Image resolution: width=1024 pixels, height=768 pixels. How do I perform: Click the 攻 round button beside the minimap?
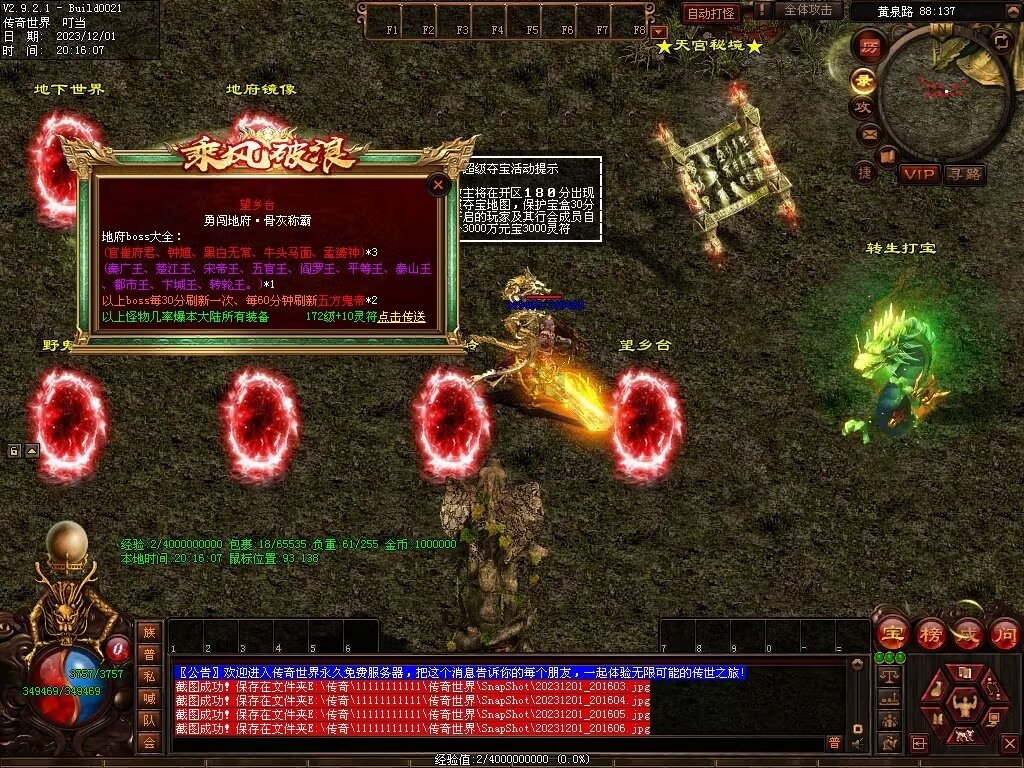tap(862, 106)
